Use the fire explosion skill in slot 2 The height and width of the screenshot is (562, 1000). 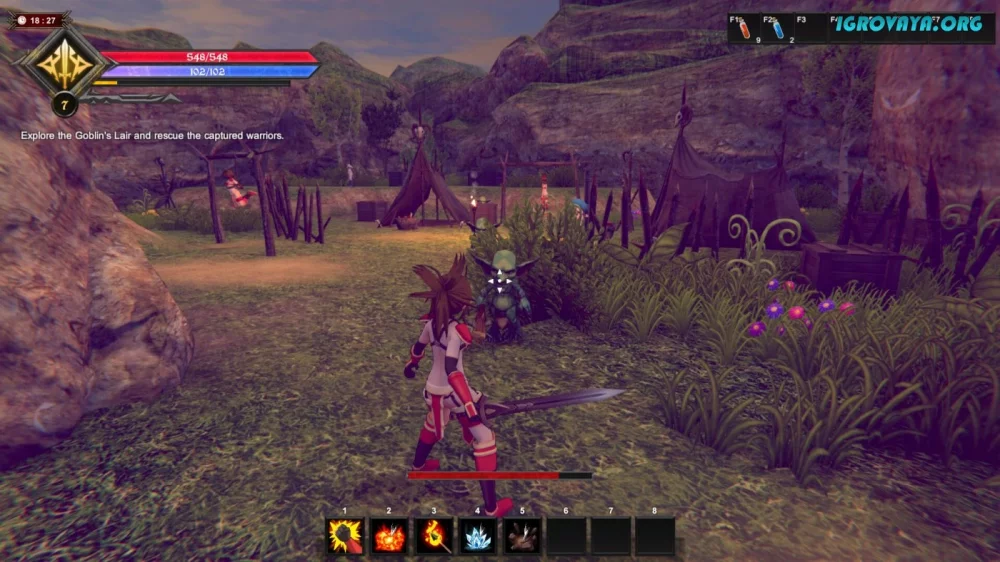[x=390, y=537]
